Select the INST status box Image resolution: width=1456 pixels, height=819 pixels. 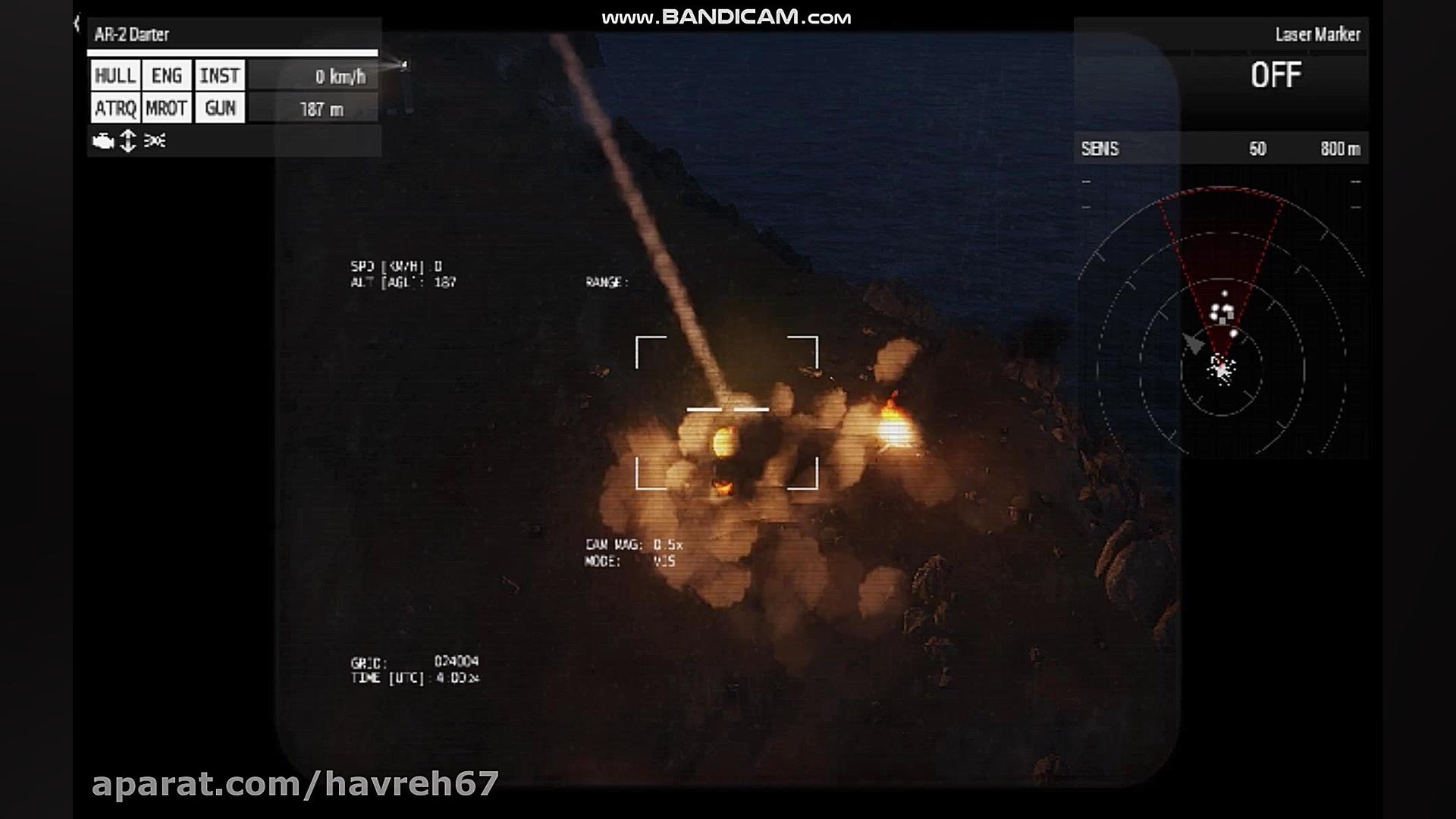pos(220,76)
